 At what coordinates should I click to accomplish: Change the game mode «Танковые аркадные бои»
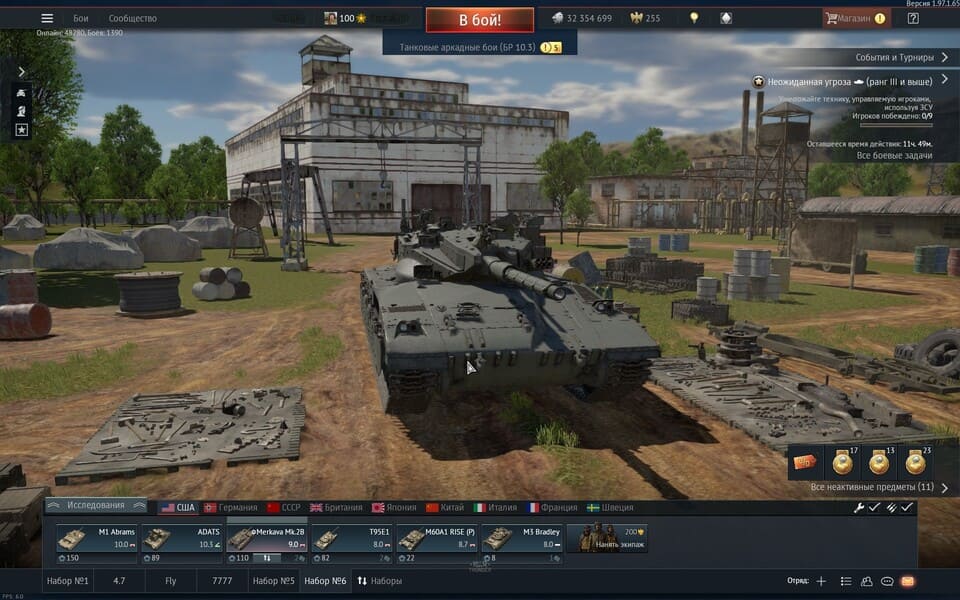[x=479, y=47]
